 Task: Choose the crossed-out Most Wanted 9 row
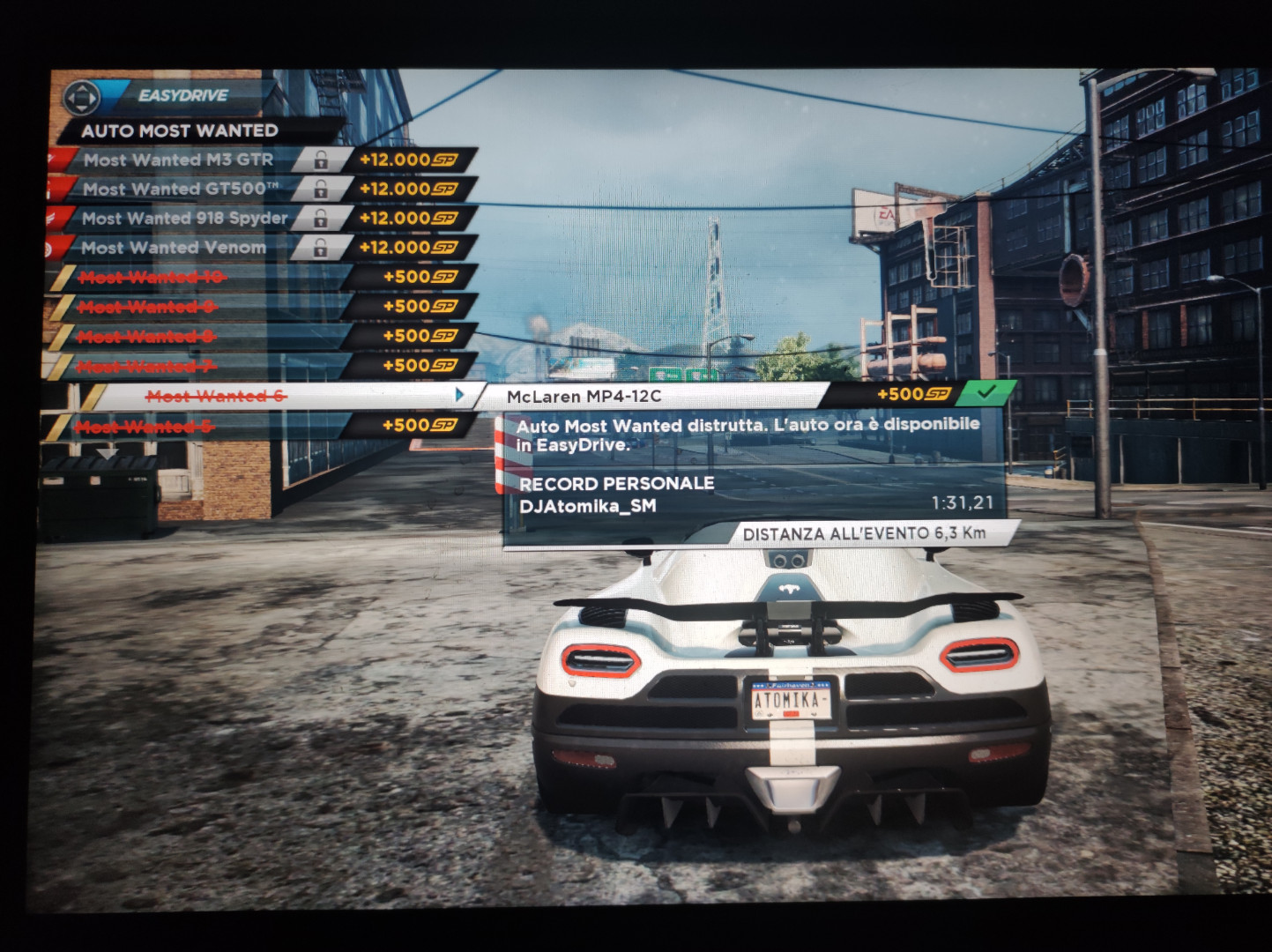click(x=150, y=307)
